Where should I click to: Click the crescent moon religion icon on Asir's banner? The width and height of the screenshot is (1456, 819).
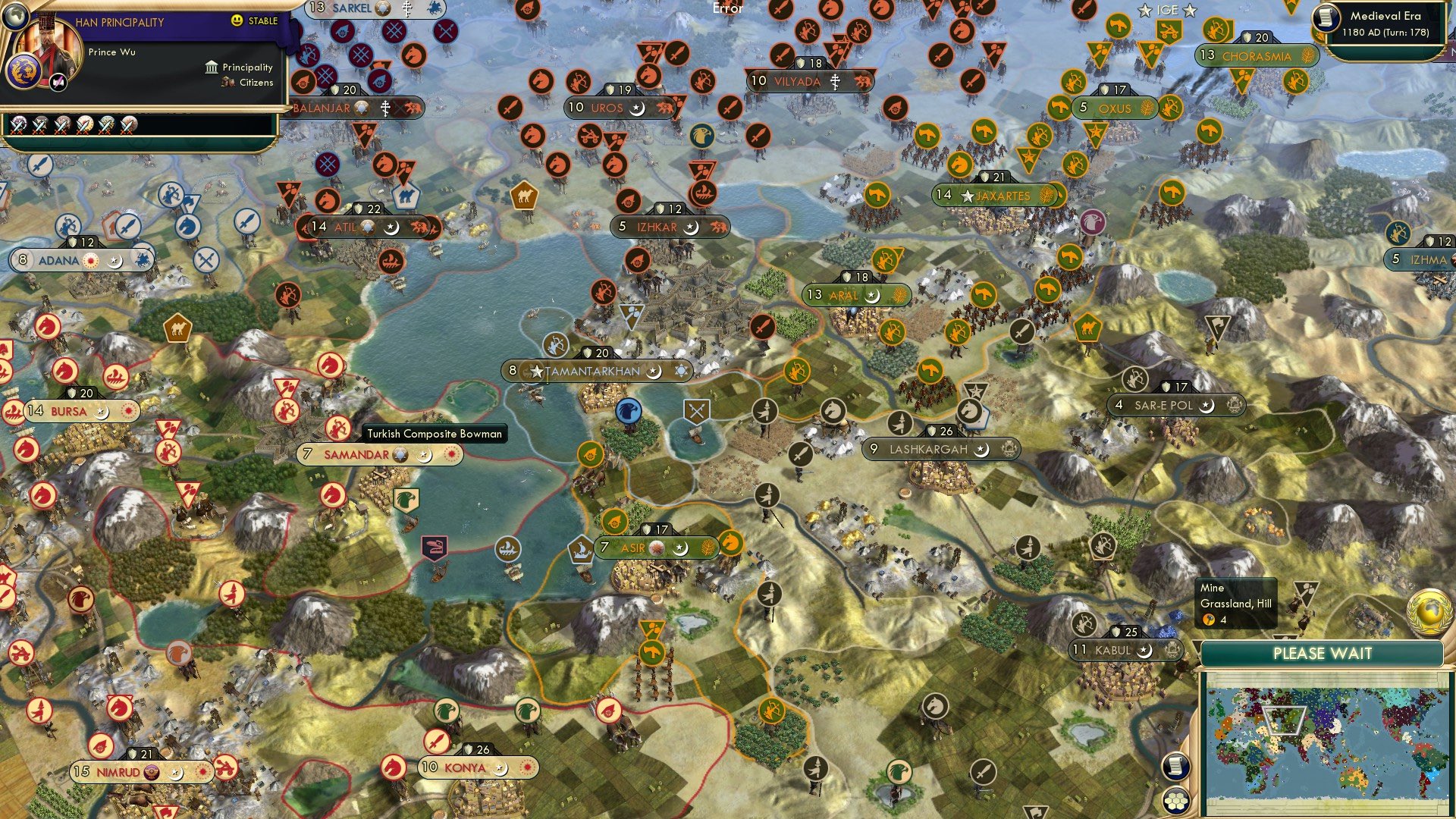click(x=681, y=546)
